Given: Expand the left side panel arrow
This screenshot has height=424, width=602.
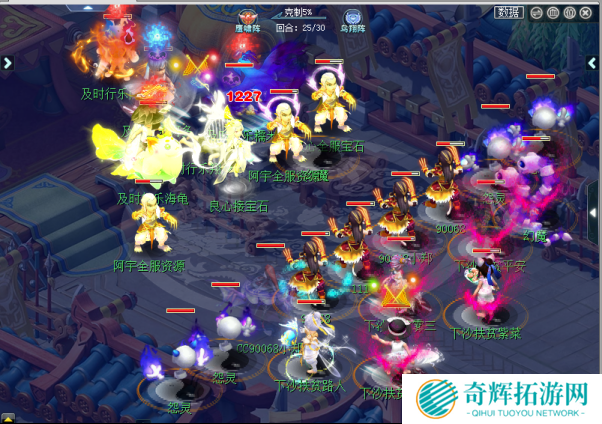Looking at the screenshot, I should click(7, 62).
